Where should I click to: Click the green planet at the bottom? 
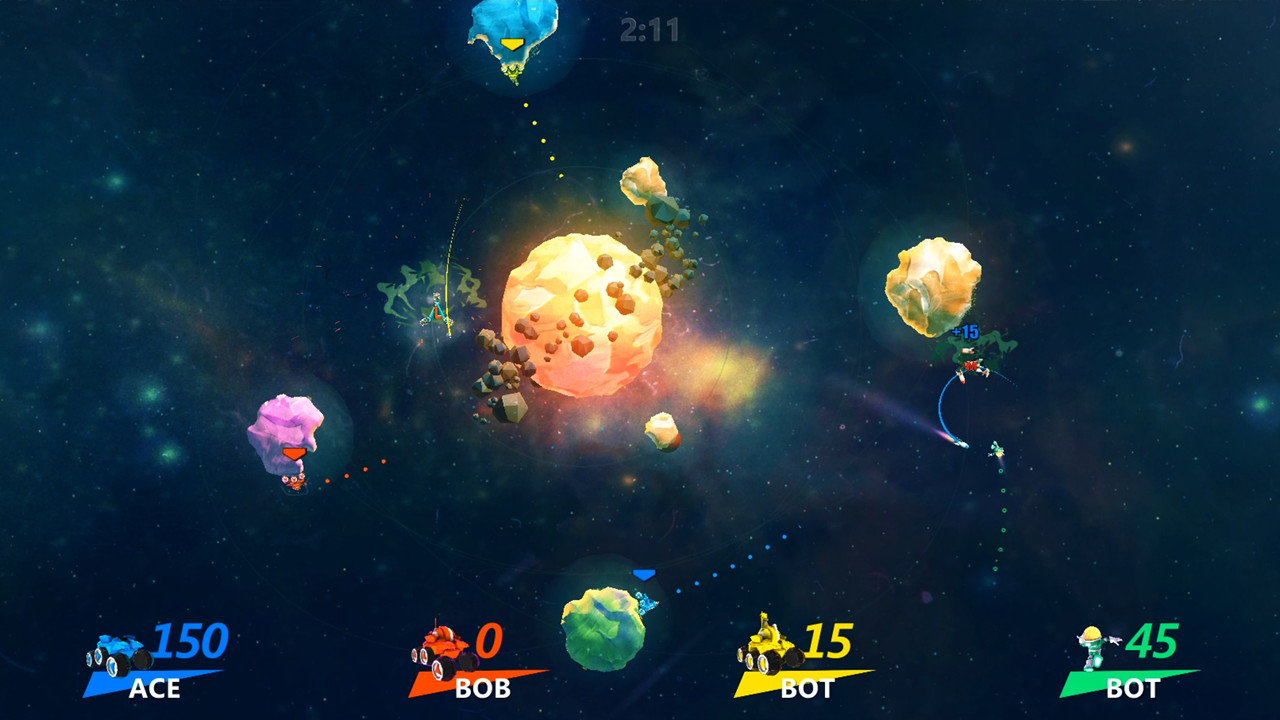coord(603,630)
